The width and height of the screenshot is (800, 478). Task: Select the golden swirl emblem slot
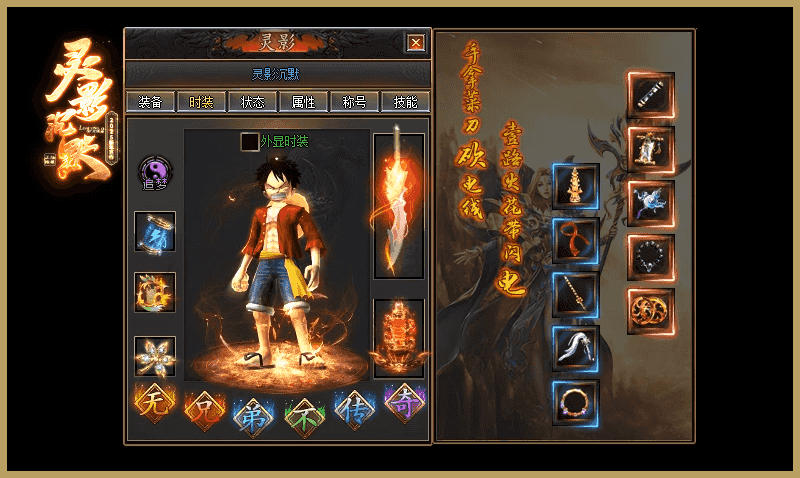(651, 311)
